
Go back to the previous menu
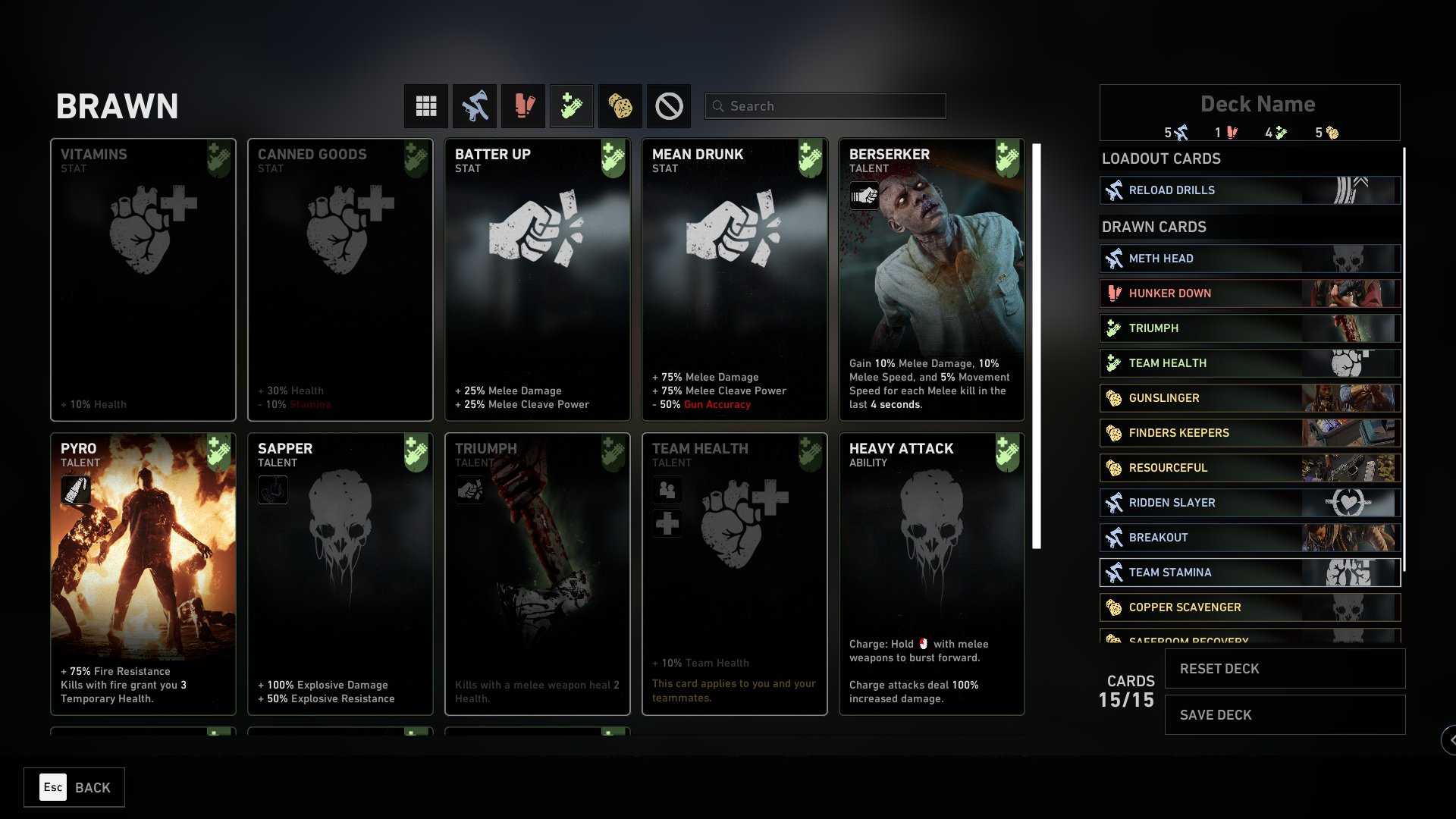(74, 787)
